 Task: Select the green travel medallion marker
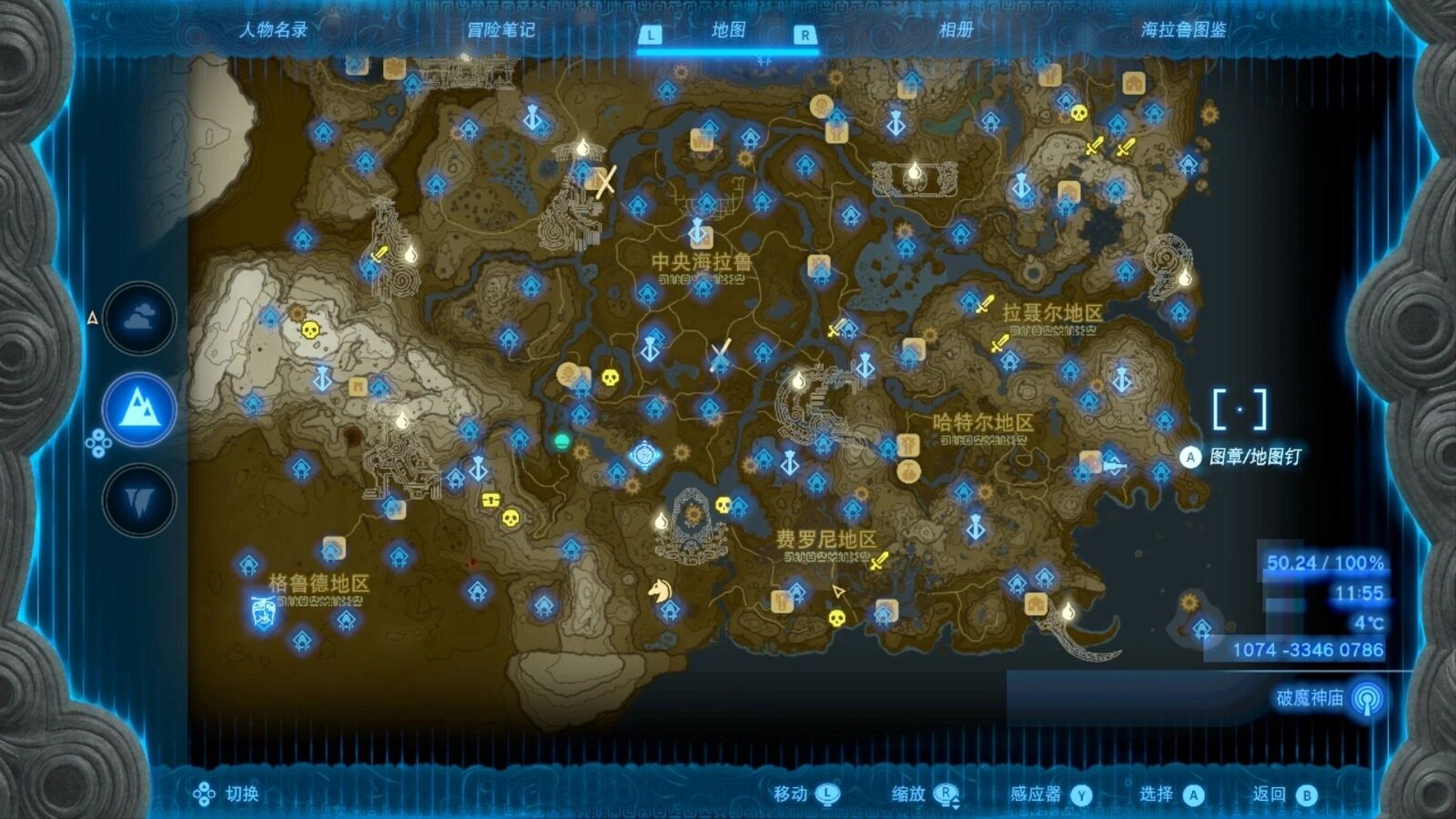coord(562,440)
